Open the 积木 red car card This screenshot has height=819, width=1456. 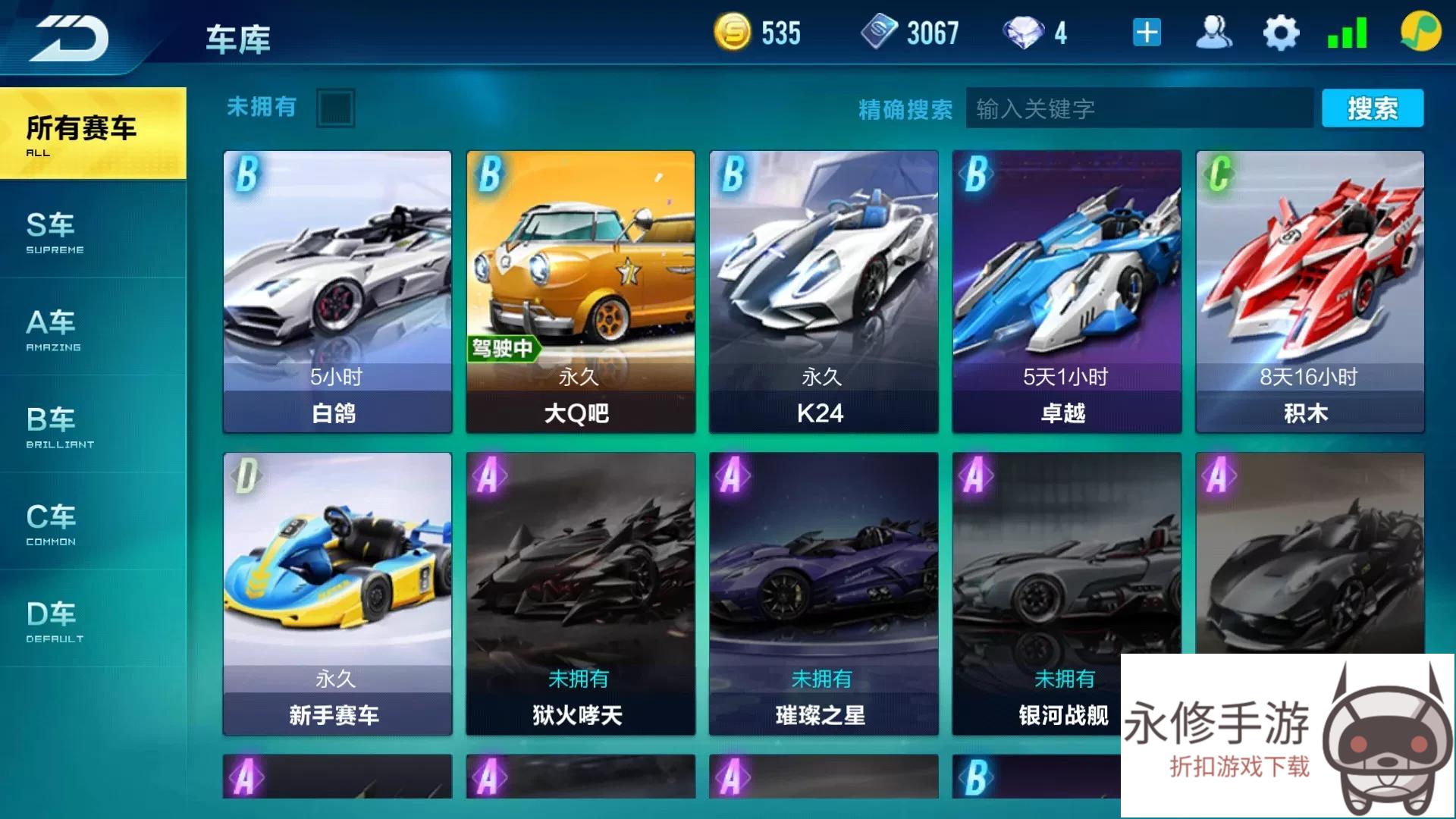(x=1310, y=292)
